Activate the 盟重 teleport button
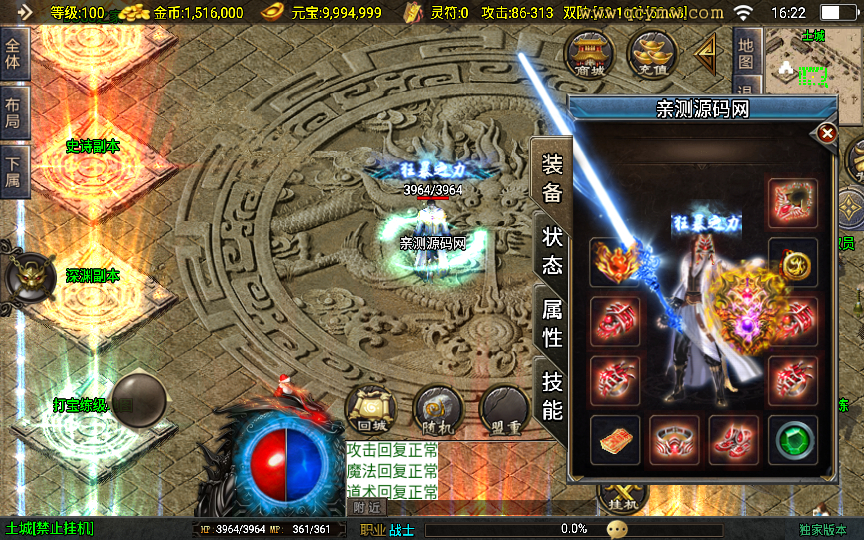The width and height of the screenshot is (864, 540). pyautogui.click(x=503, y=410)
